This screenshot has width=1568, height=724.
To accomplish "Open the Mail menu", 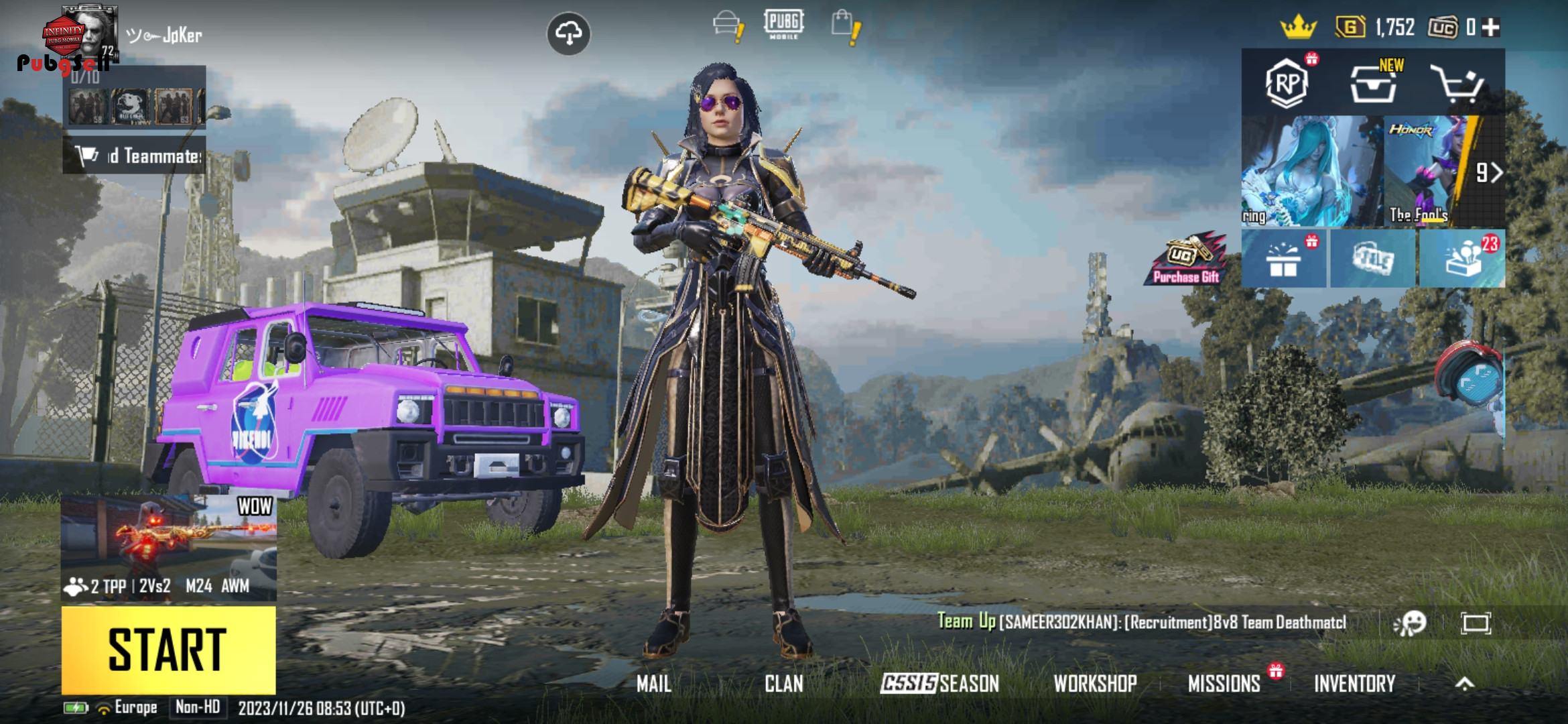I will 653,684.
